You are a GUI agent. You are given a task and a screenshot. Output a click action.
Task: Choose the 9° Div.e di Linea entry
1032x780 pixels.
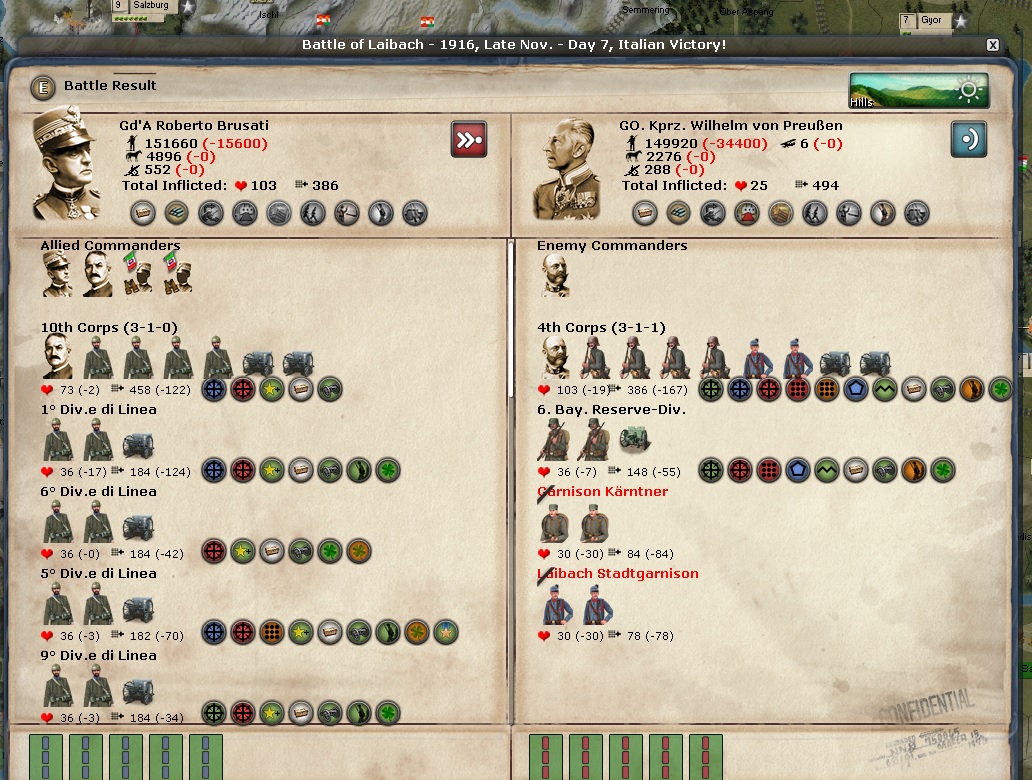click(x=98, y=656)
